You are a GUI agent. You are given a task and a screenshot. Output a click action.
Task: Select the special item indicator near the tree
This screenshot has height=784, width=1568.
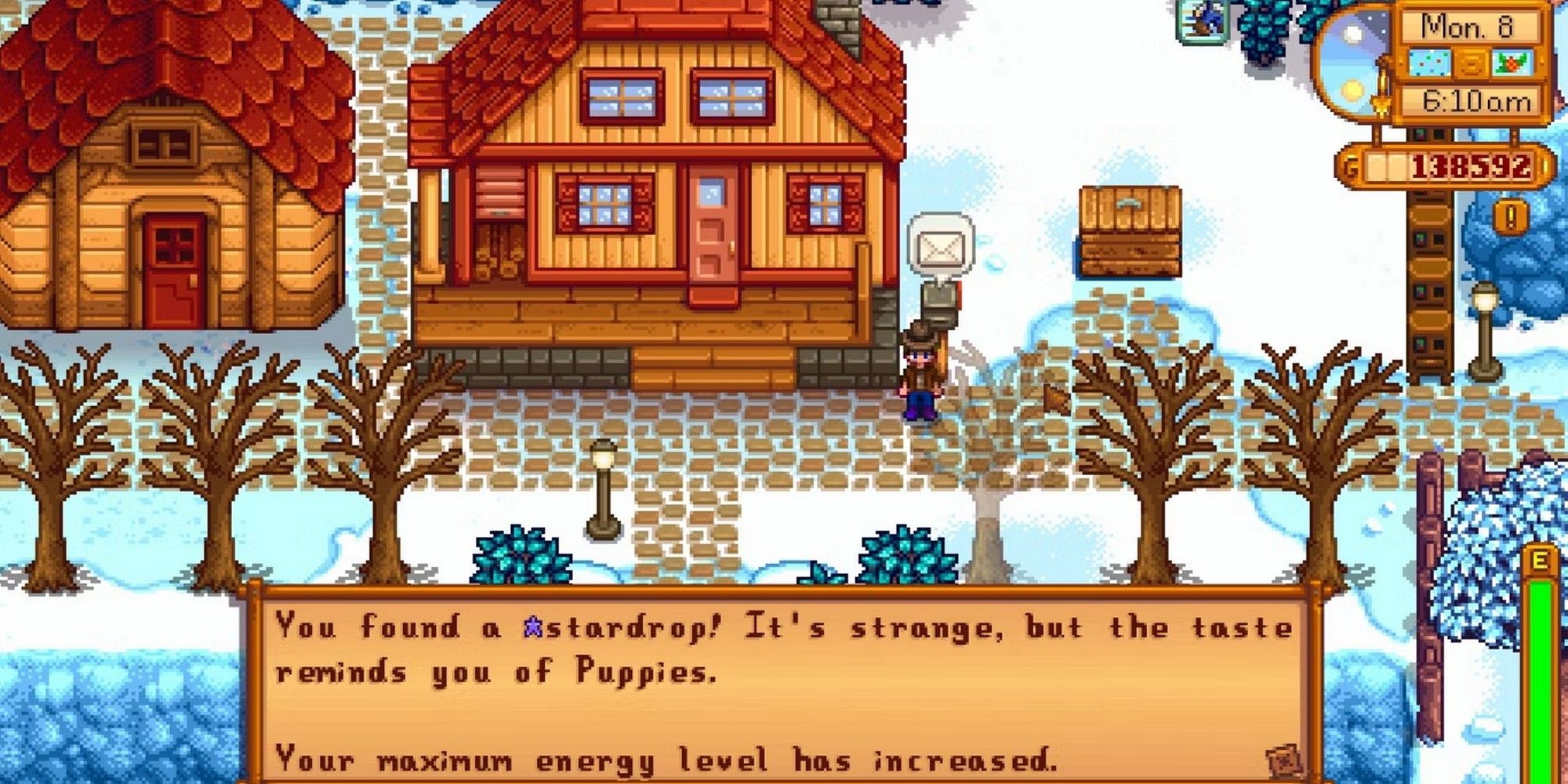coord(1203,24)
